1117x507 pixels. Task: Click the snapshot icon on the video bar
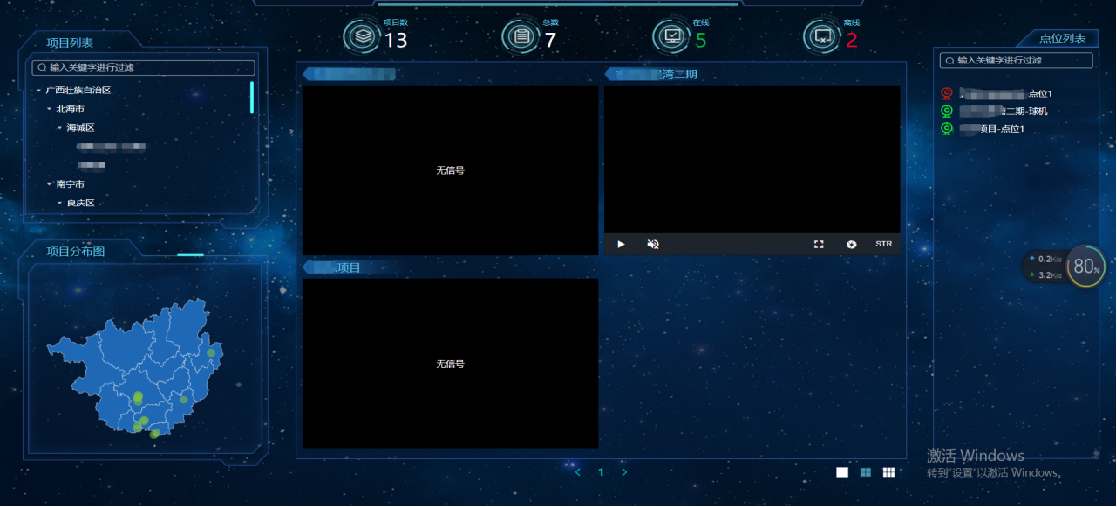(x=851, y=244)
